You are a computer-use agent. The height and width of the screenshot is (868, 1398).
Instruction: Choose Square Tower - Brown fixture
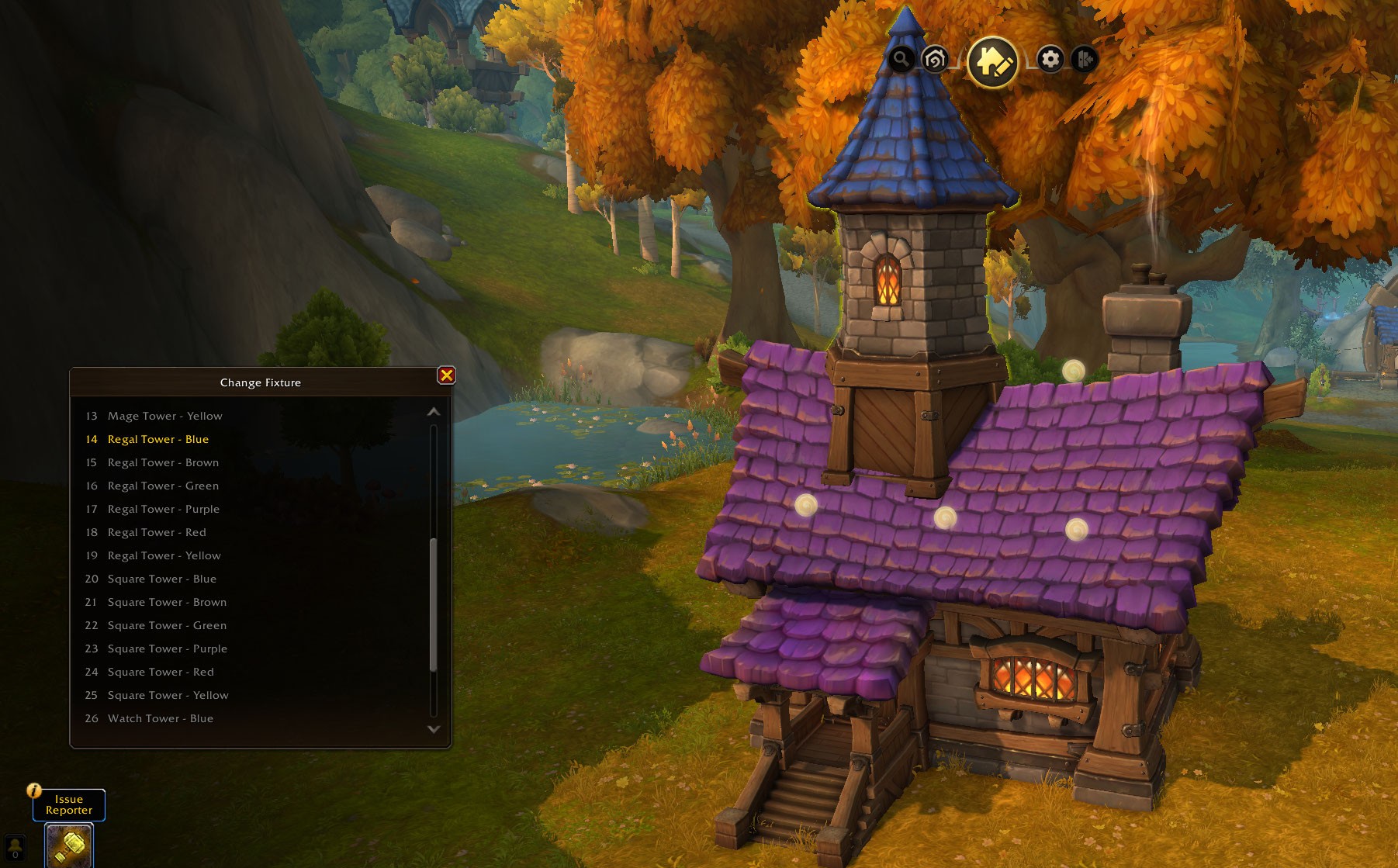167,602
